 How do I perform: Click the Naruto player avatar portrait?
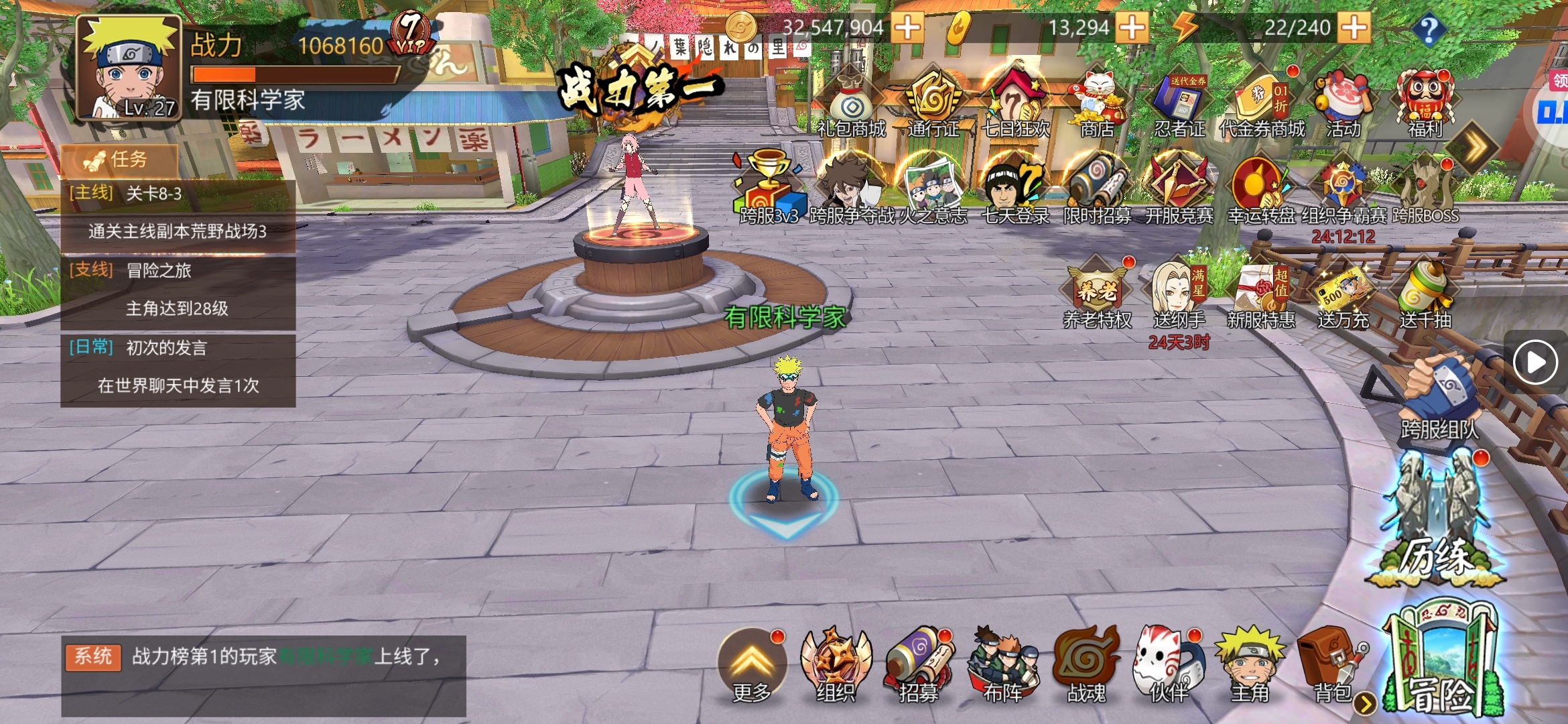point(129,68)
